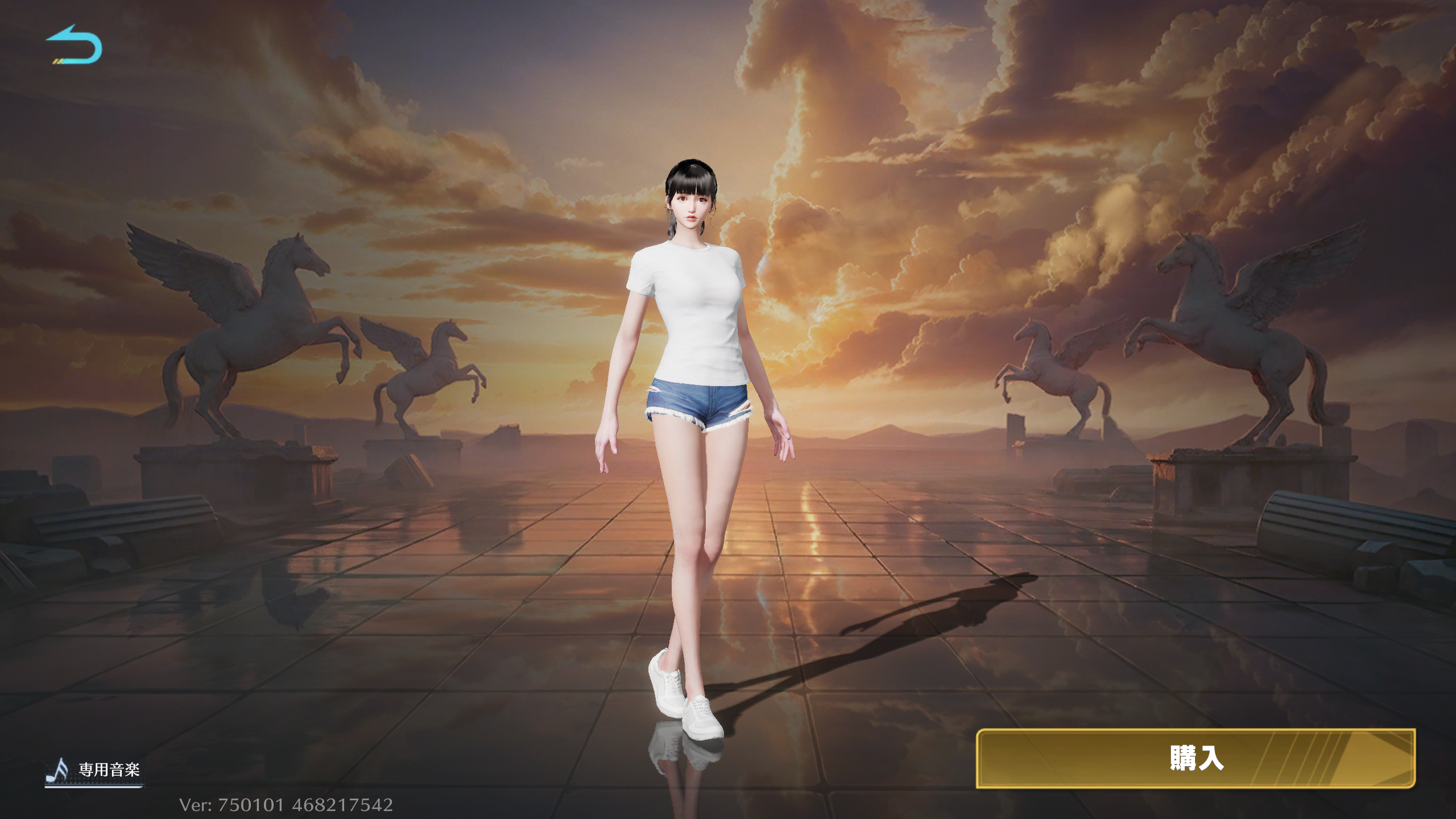1456x819 pixels.
Task: Toggle the 専用音楽 exclusive music option
Action: coord(94,770)
